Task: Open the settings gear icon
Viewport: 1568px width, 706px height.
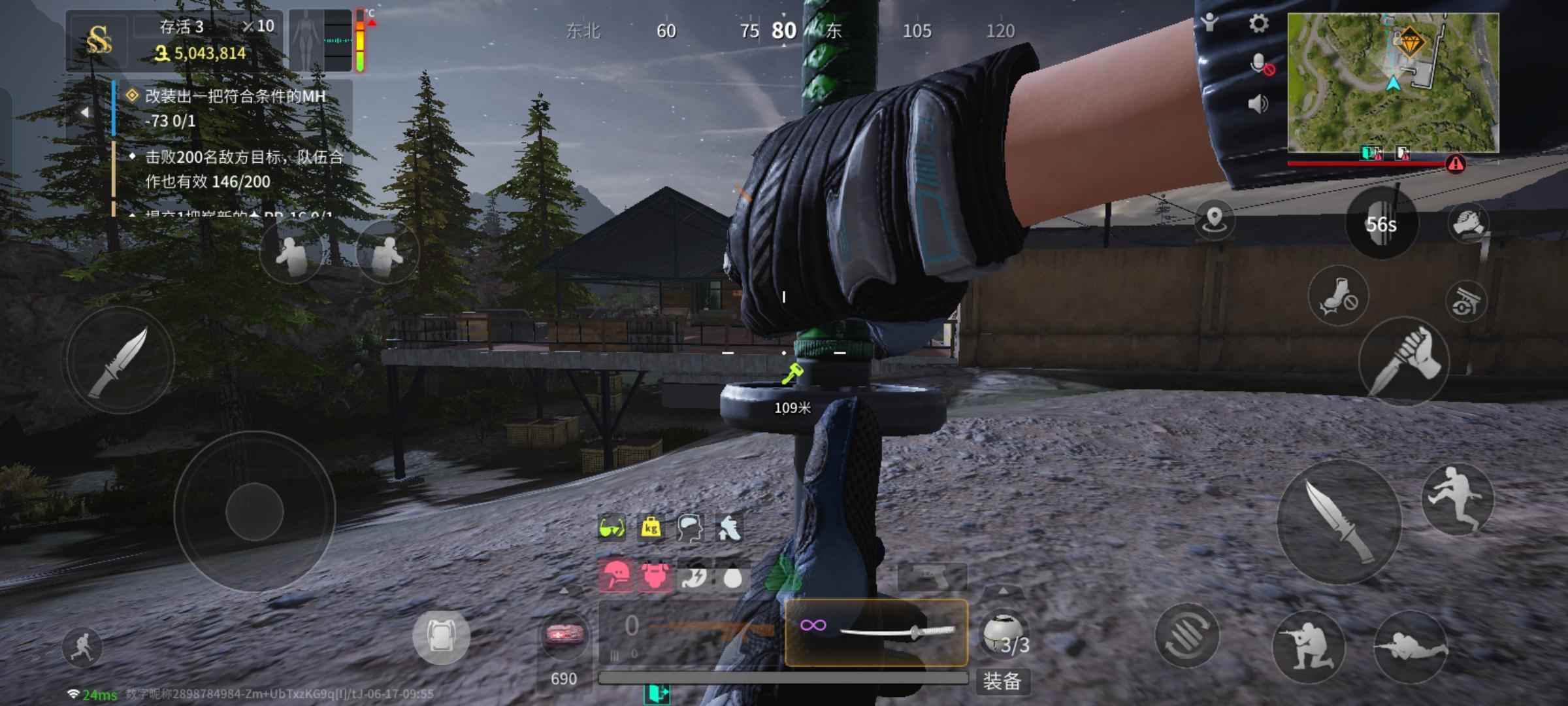Action: tap(1258, 24)
